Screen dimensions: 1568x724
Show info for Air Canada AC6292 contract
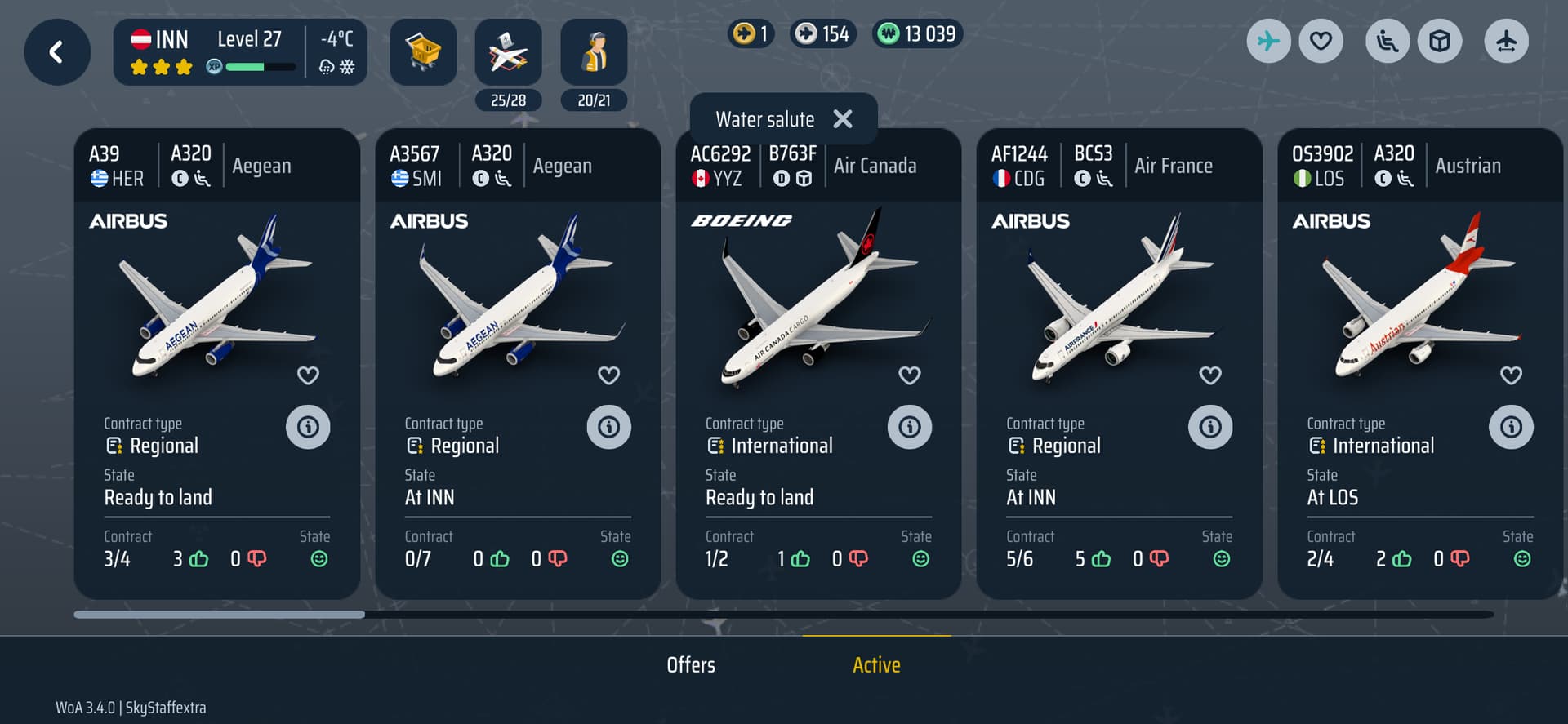pos(909,427)
